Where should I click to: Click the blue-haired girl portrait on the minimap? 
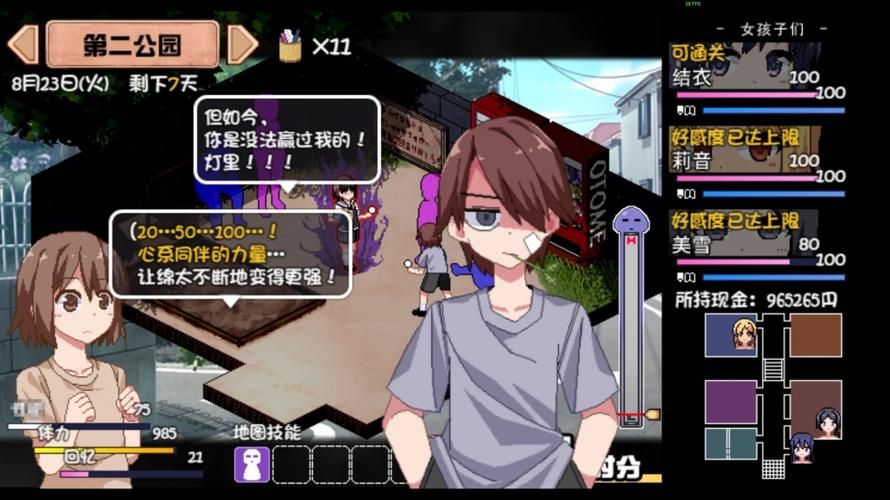coord(802,448)
